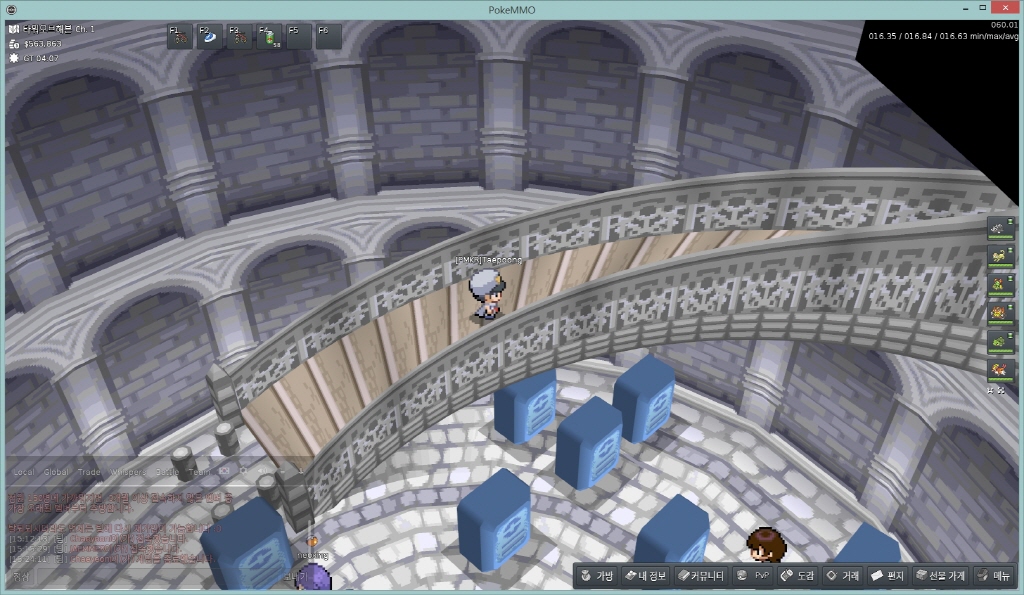Click the chat message input field
1024x595 pixels.
(x=150, y=576)
